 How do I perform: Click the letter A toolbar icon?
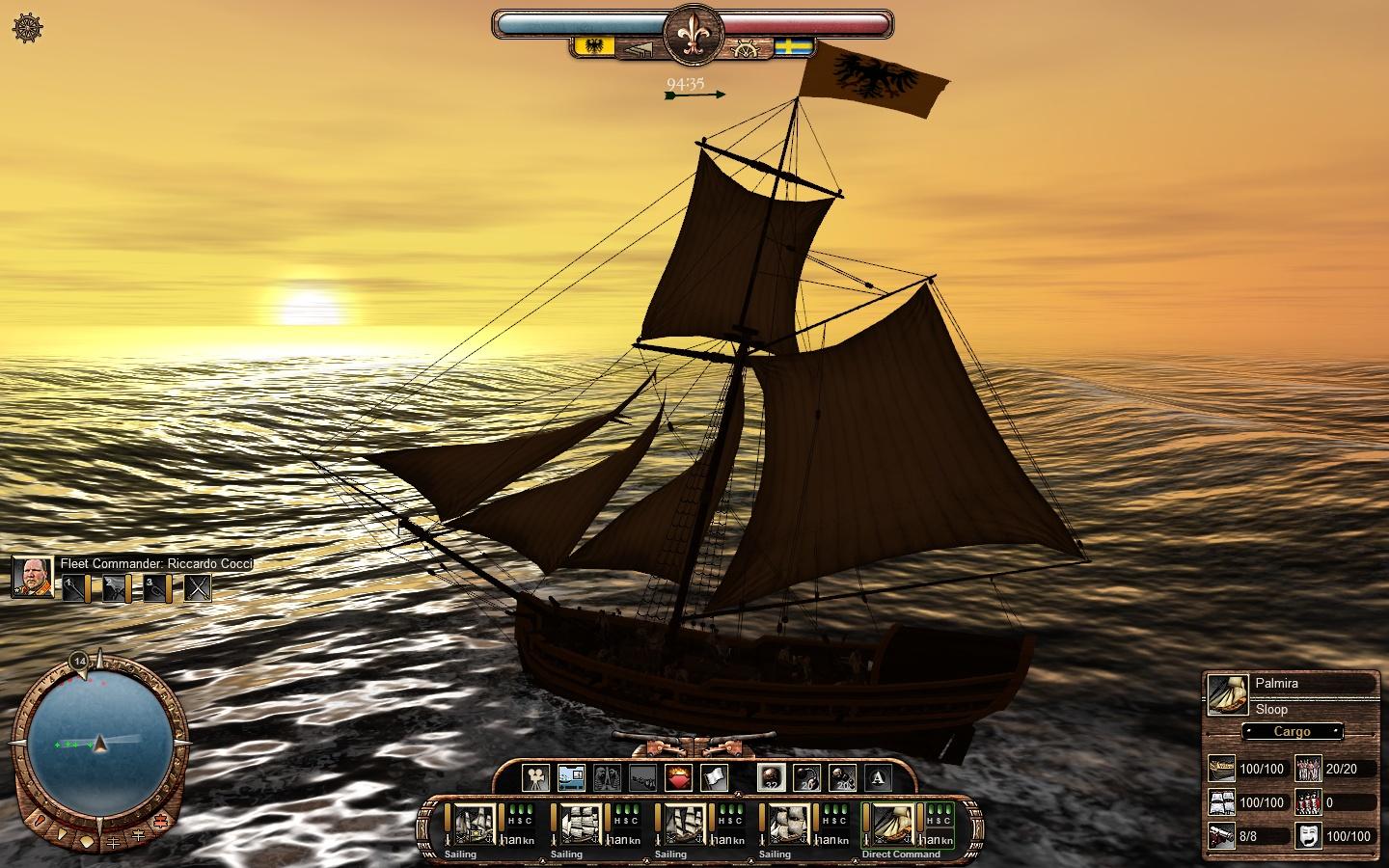878,778
